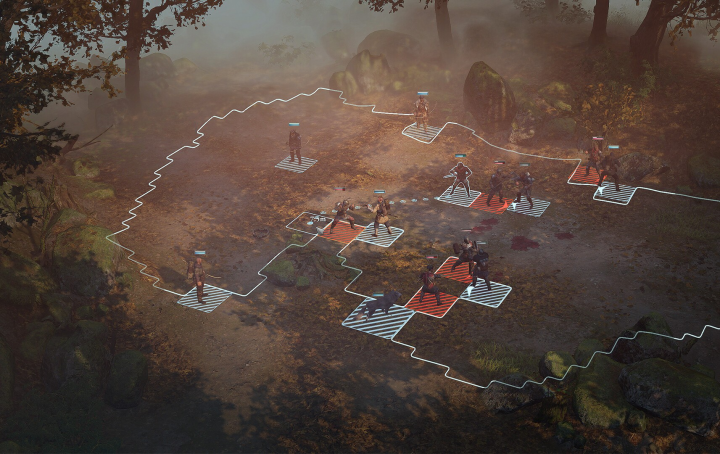Select the dark beast on the striped tile

377,307
